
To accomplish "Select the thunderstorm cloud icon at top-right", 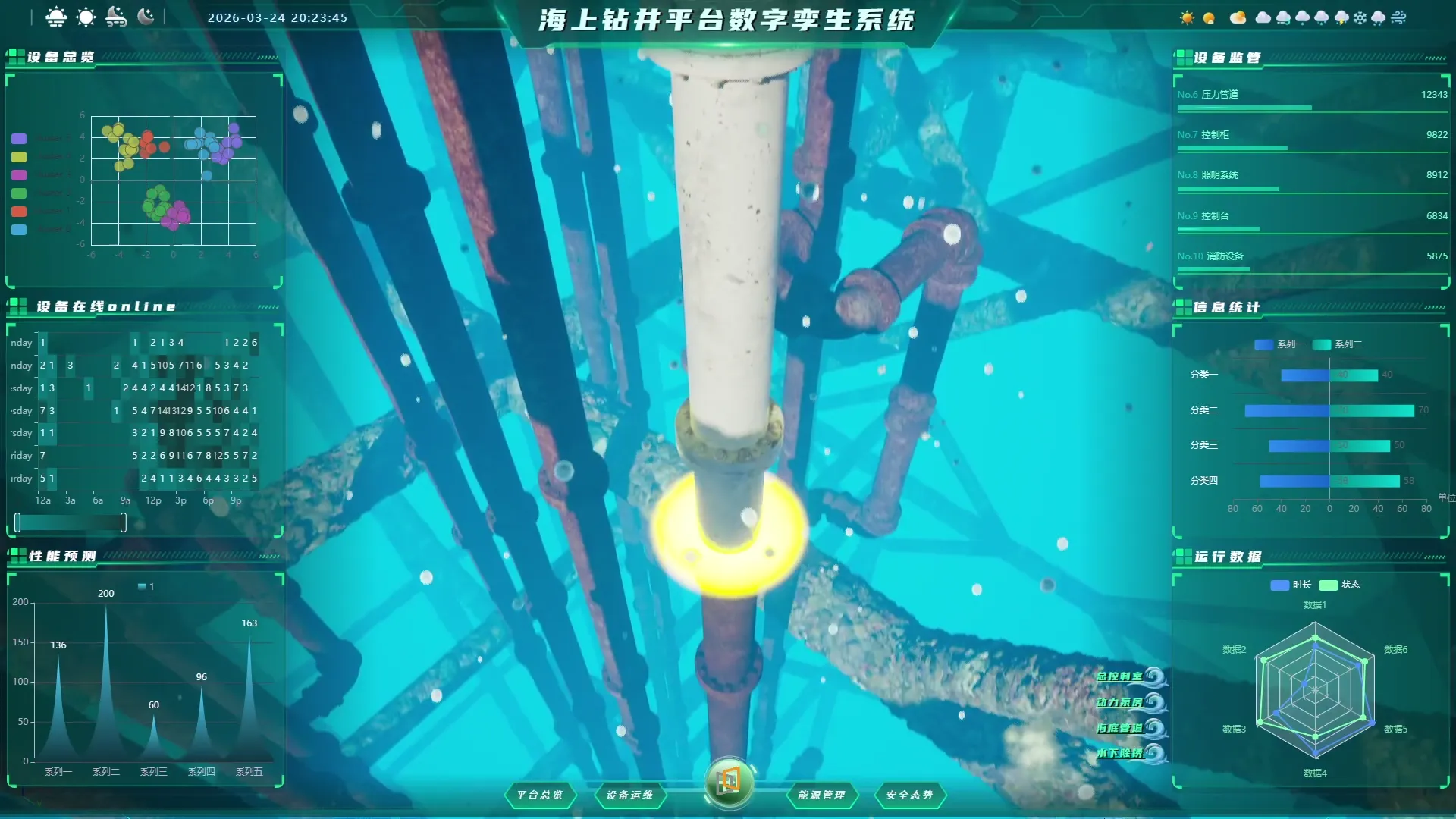I will click(x=1341, y=17).
